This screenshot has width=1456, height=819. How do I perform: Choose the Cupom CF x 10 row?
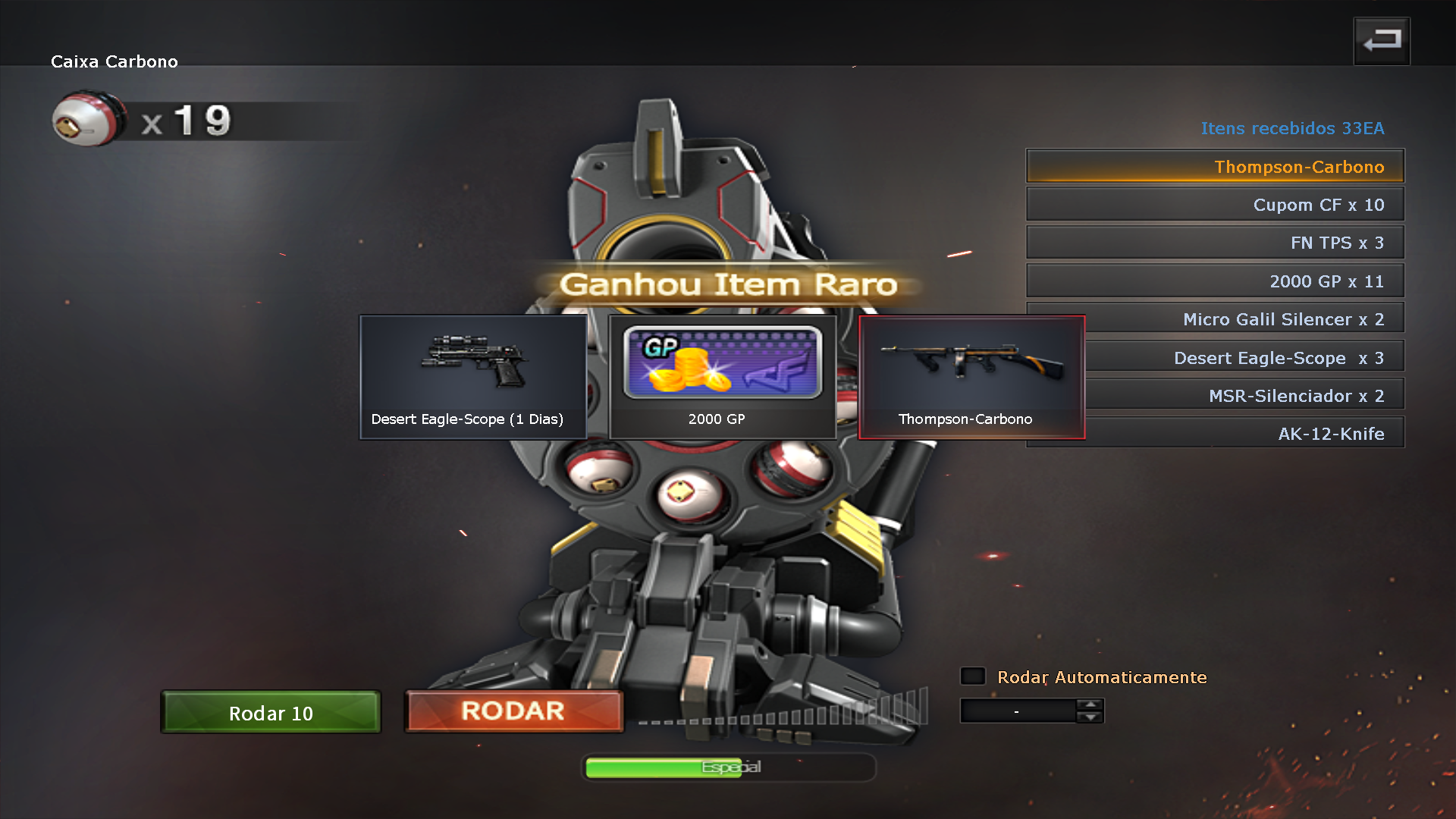point(1215,205)
